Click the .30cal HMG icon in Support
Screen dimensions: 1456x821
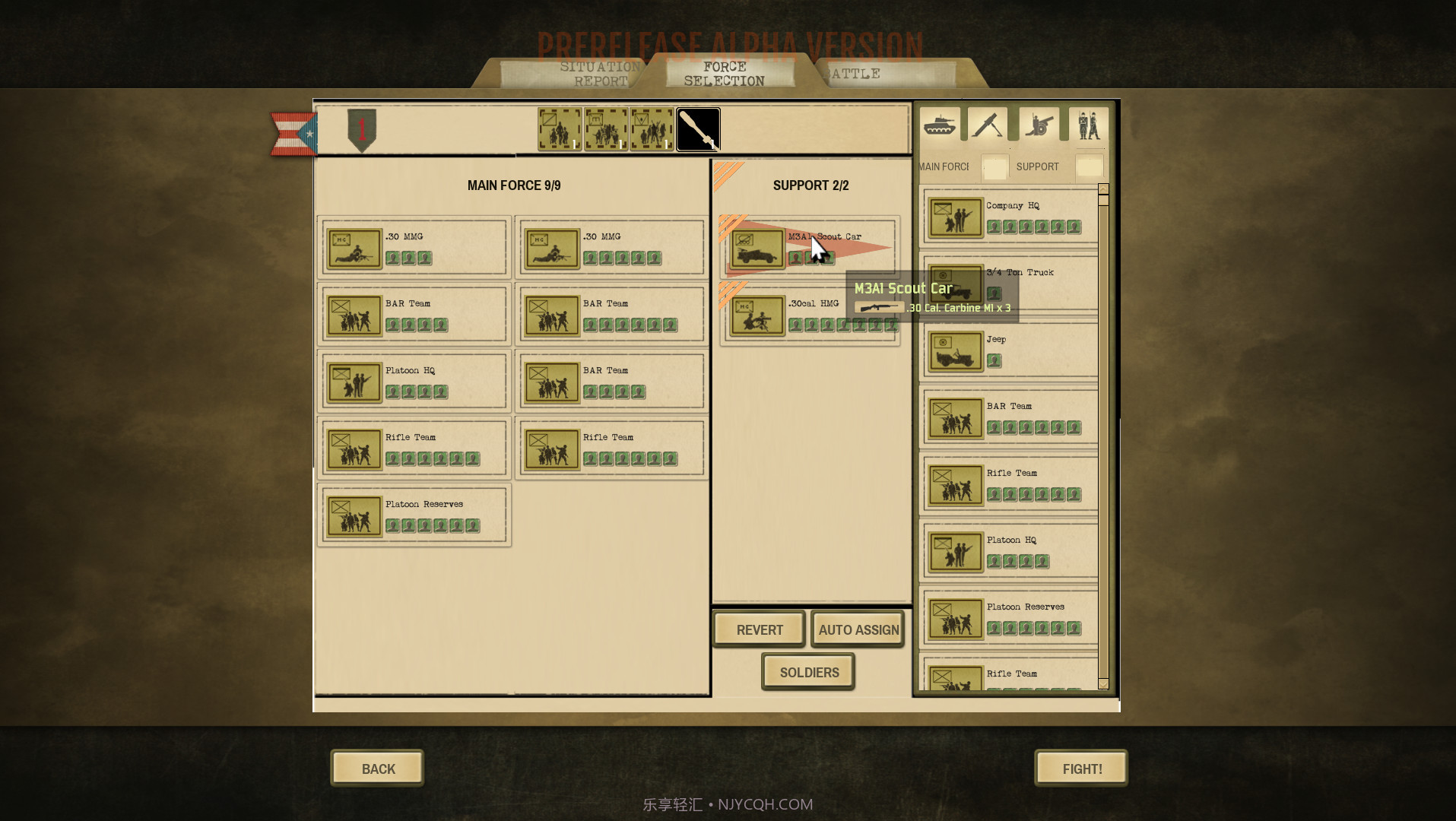tap(756, 314)
